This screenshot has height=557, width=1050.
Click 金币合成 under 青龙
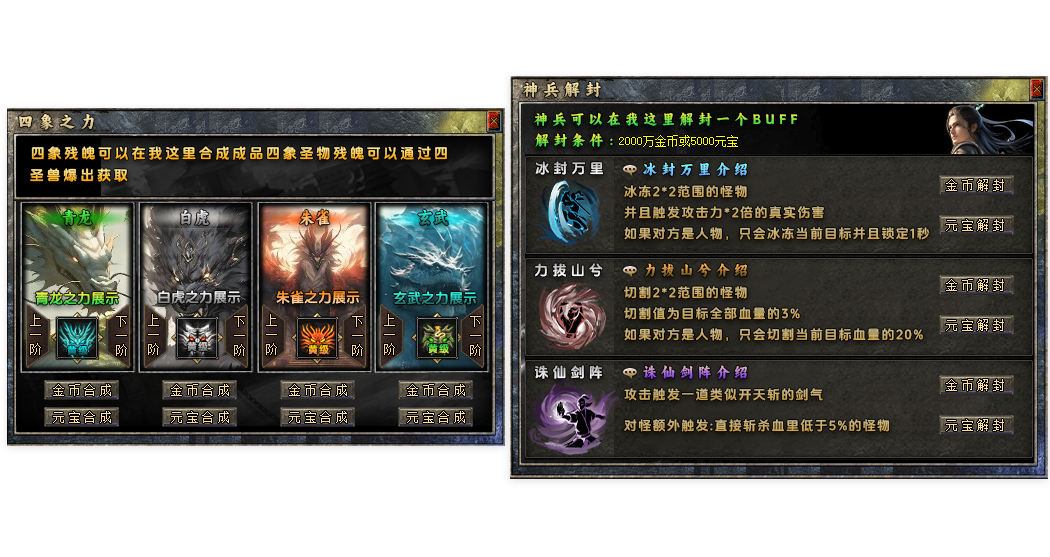coord(80,390)
